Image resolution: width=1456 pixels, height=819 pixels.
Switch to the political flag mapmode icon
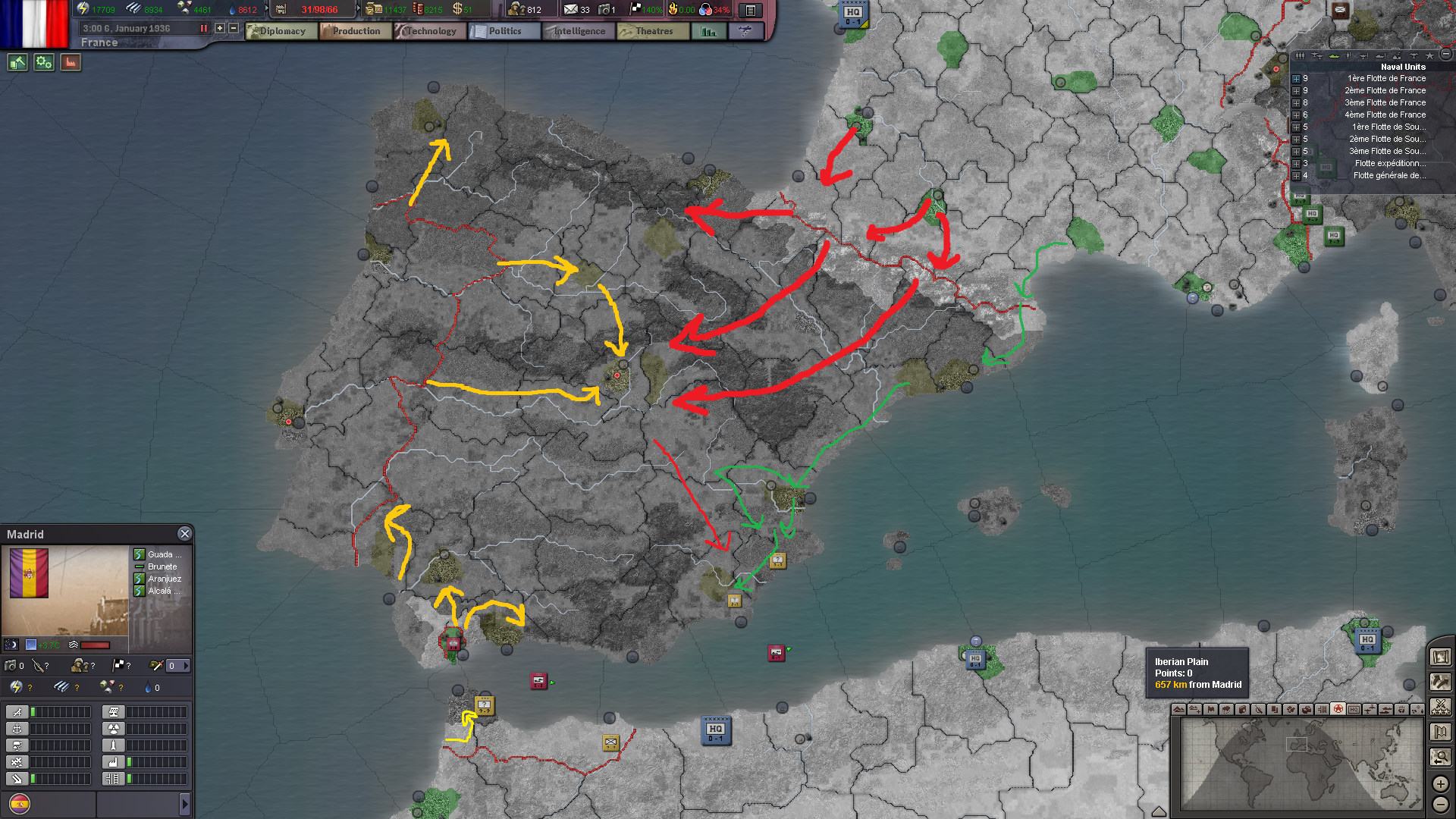(x=1210, y=708)
